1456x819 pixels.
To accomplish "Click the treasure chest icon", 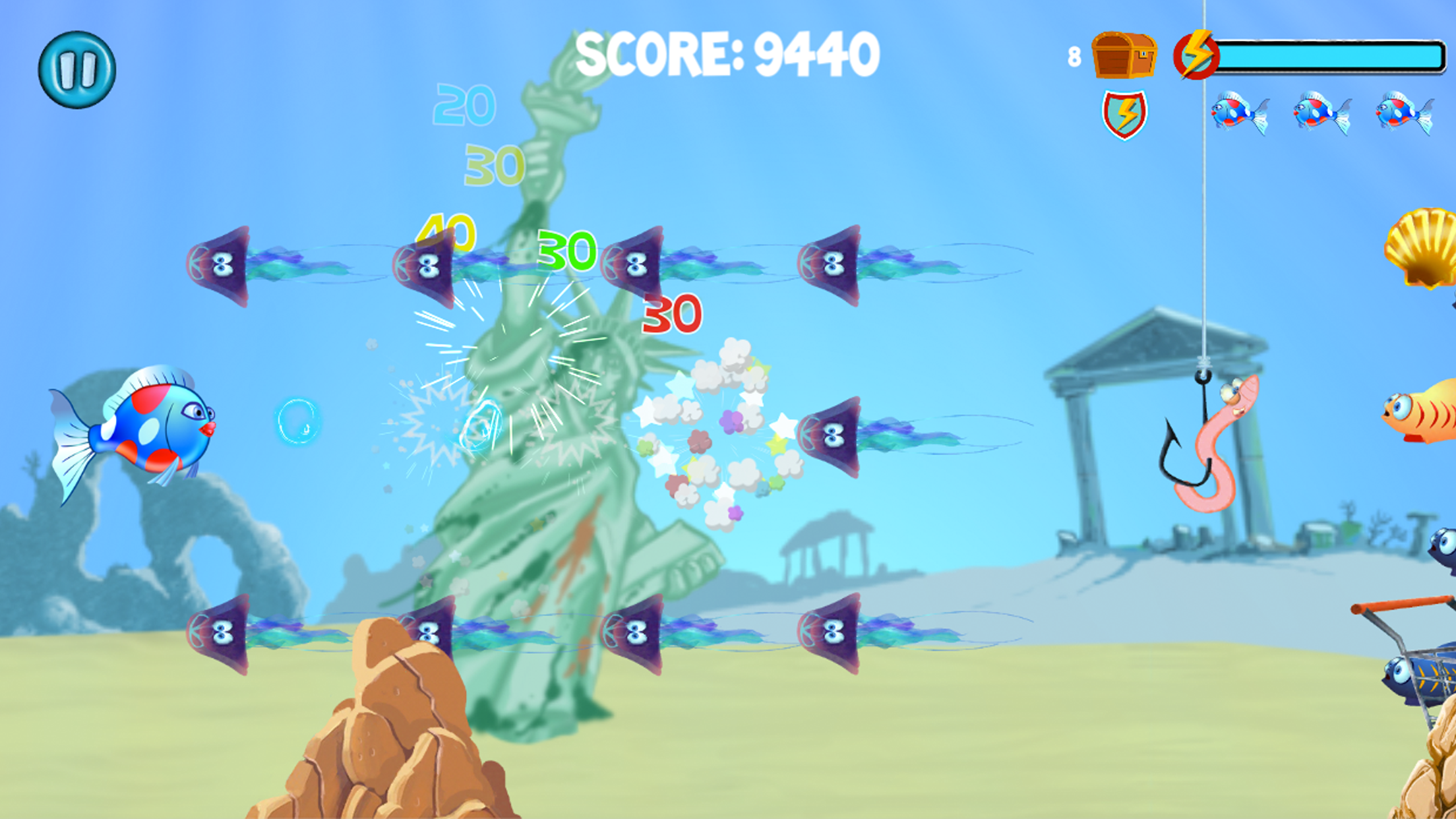I will coord(1123,56).
